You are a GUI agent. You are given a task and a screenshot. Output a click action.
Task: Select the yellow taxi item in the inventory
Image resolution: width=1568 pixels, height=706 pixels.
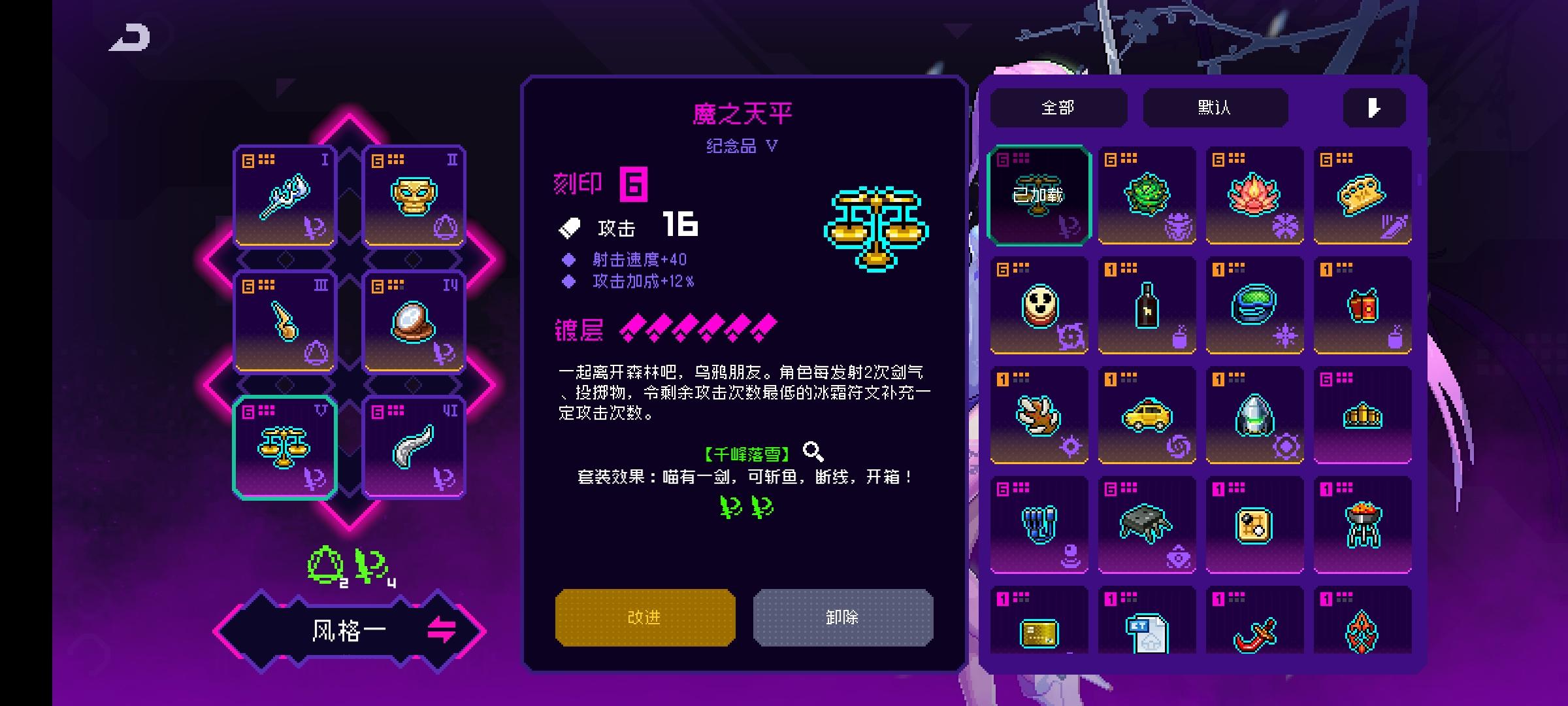tap(1147, 416)
